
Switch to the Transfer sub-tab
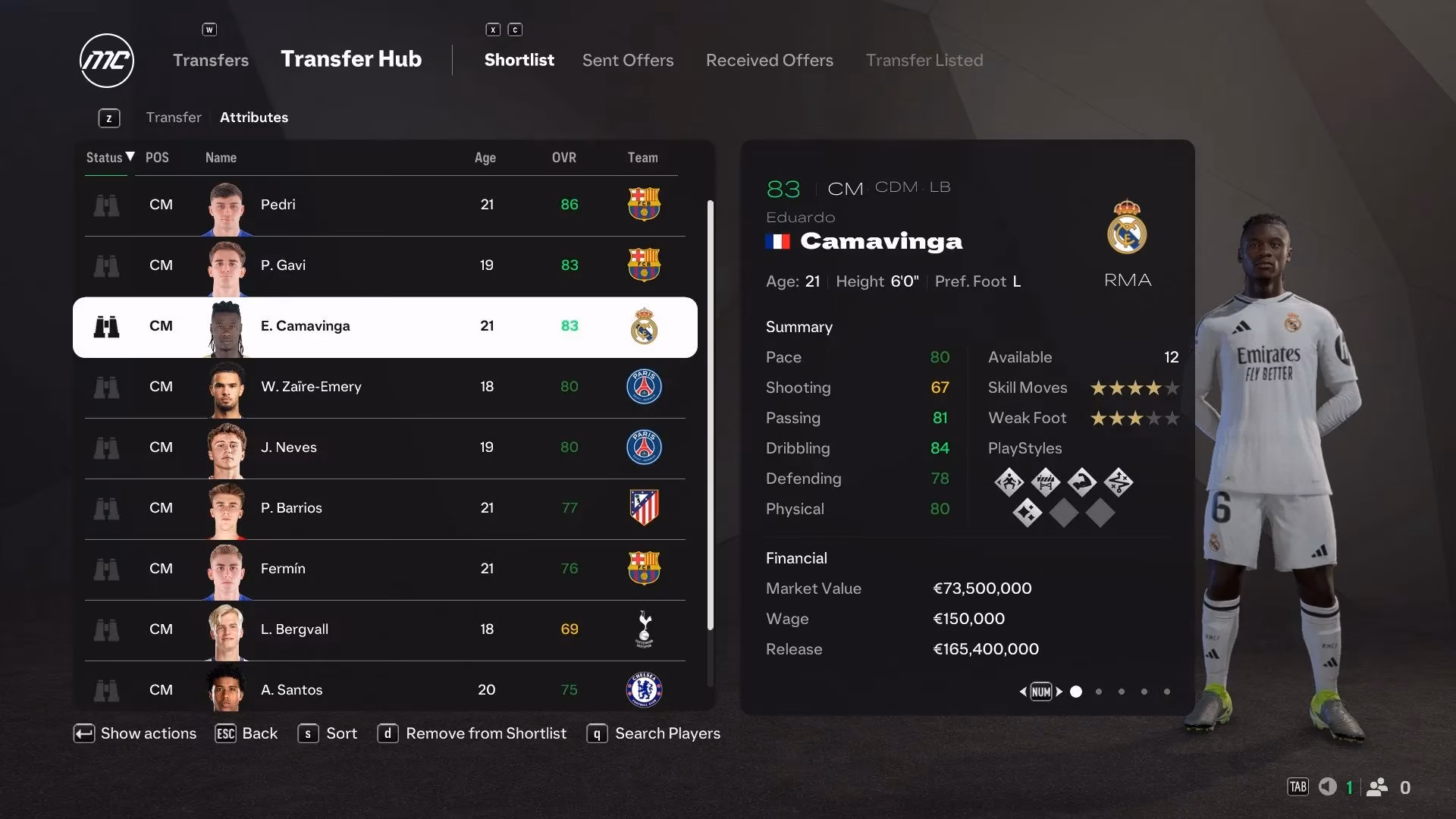click(x=174, y=117)
